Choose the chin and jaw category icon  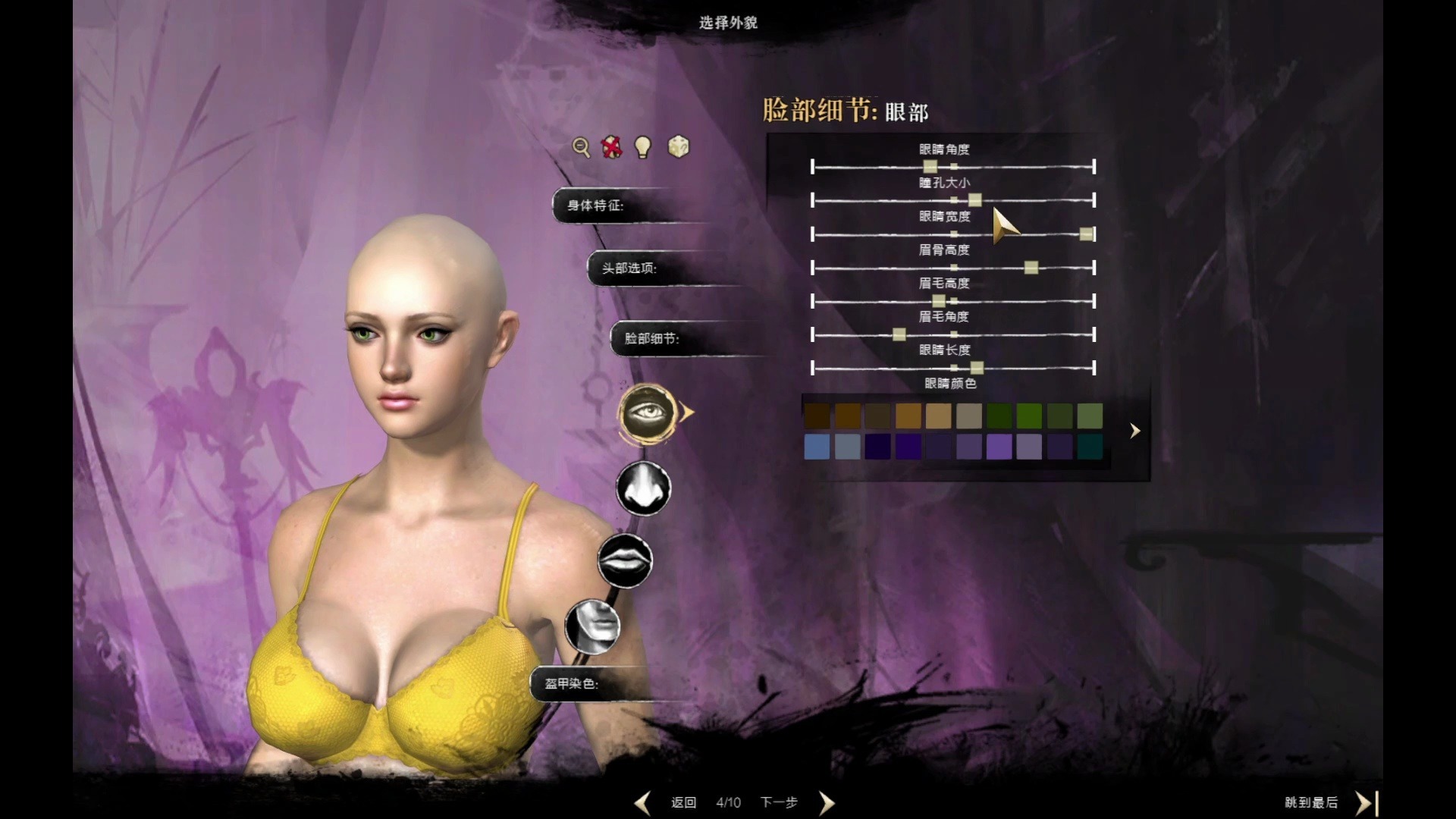tap(593, 626)
